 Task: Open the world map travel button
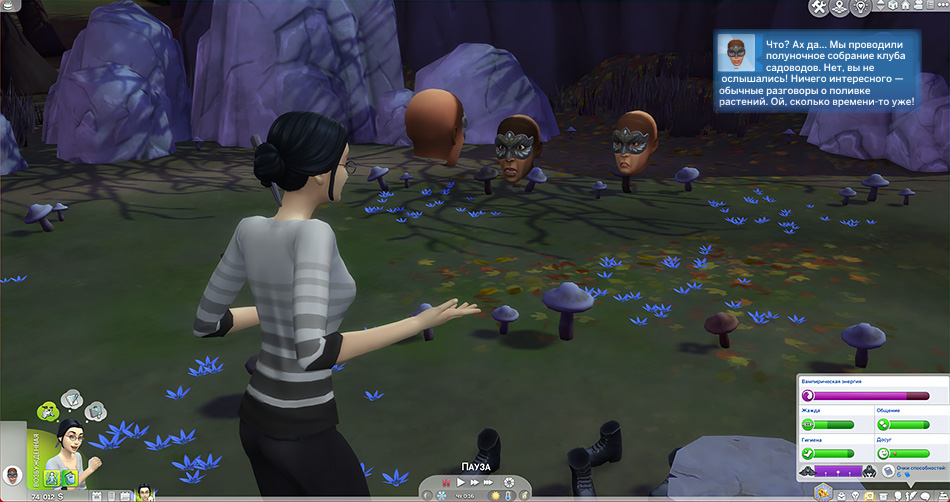pos(840,8)
